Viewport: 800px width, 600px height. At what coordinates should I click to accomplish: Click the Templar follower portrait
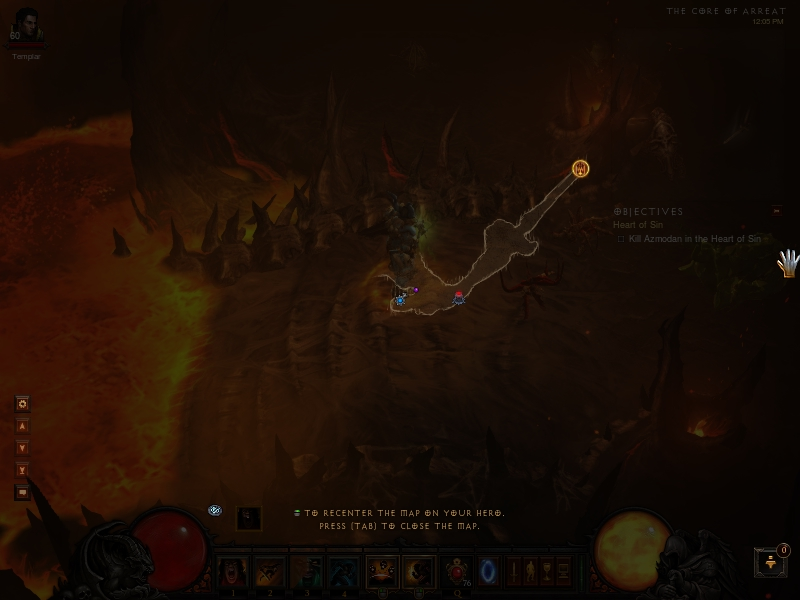26,25
